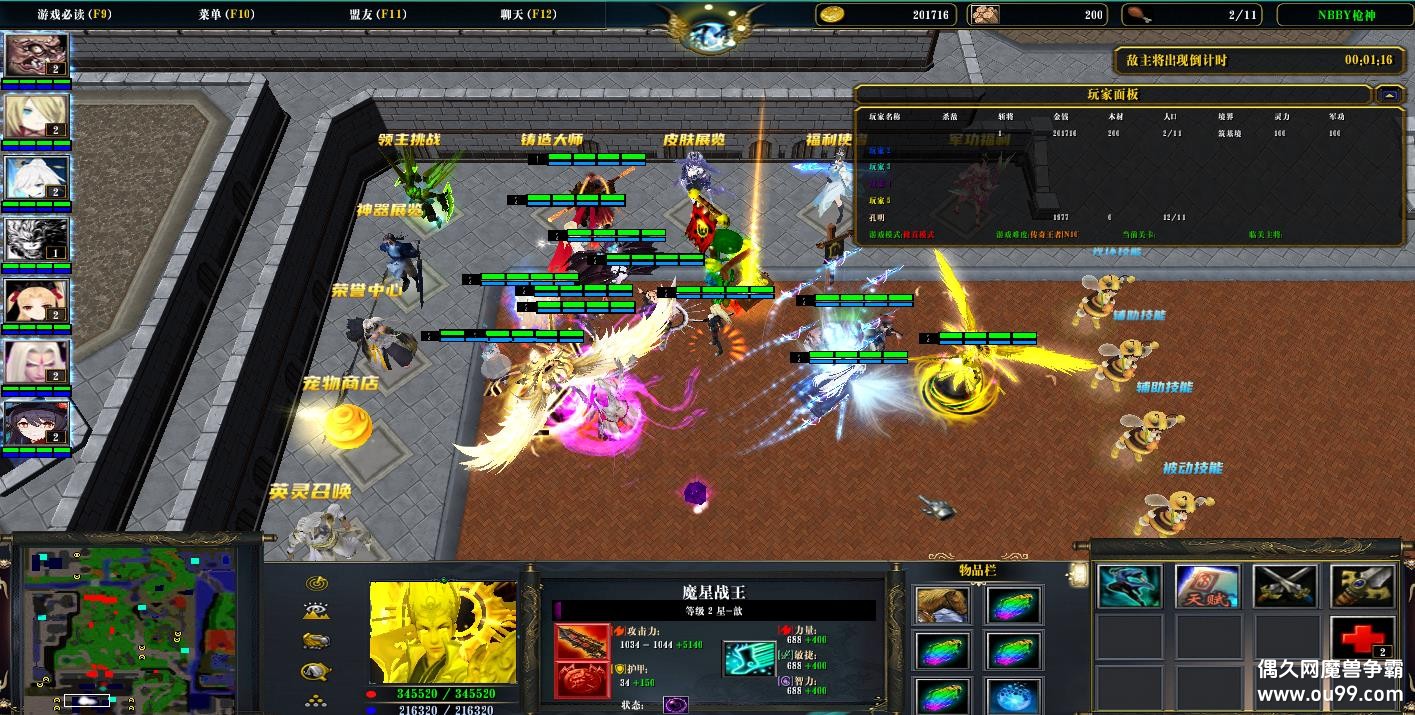This screenshot has width=1415, height=715.
Task: Activate the crossed swords attack command
Action: coord(1284,587)
